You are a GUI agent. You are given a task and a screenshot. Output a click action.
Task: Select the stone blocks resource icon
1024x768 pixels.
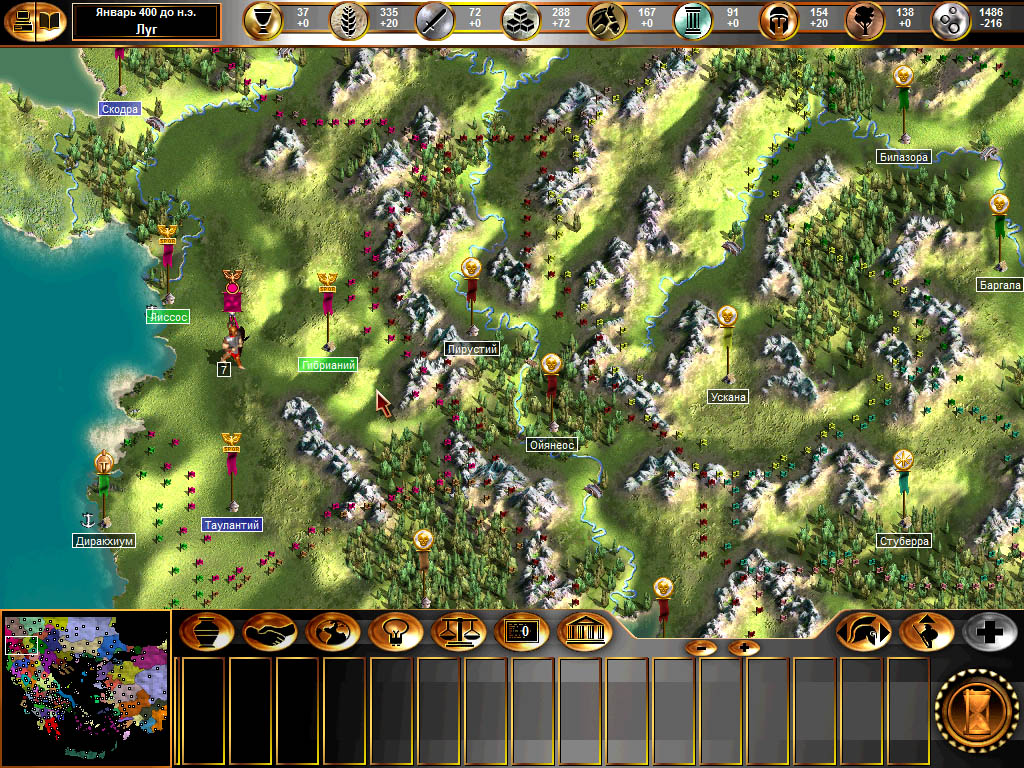520,20
